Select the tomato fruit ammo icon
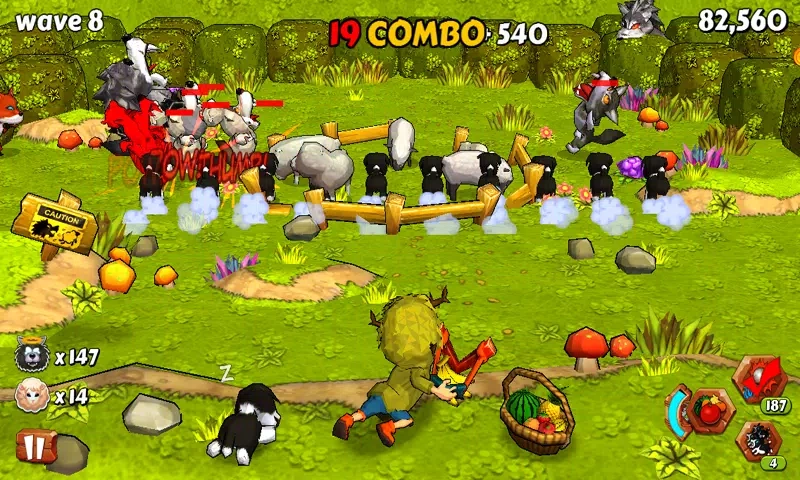This screenshot has height=480, width=800. tap(711, 408)
